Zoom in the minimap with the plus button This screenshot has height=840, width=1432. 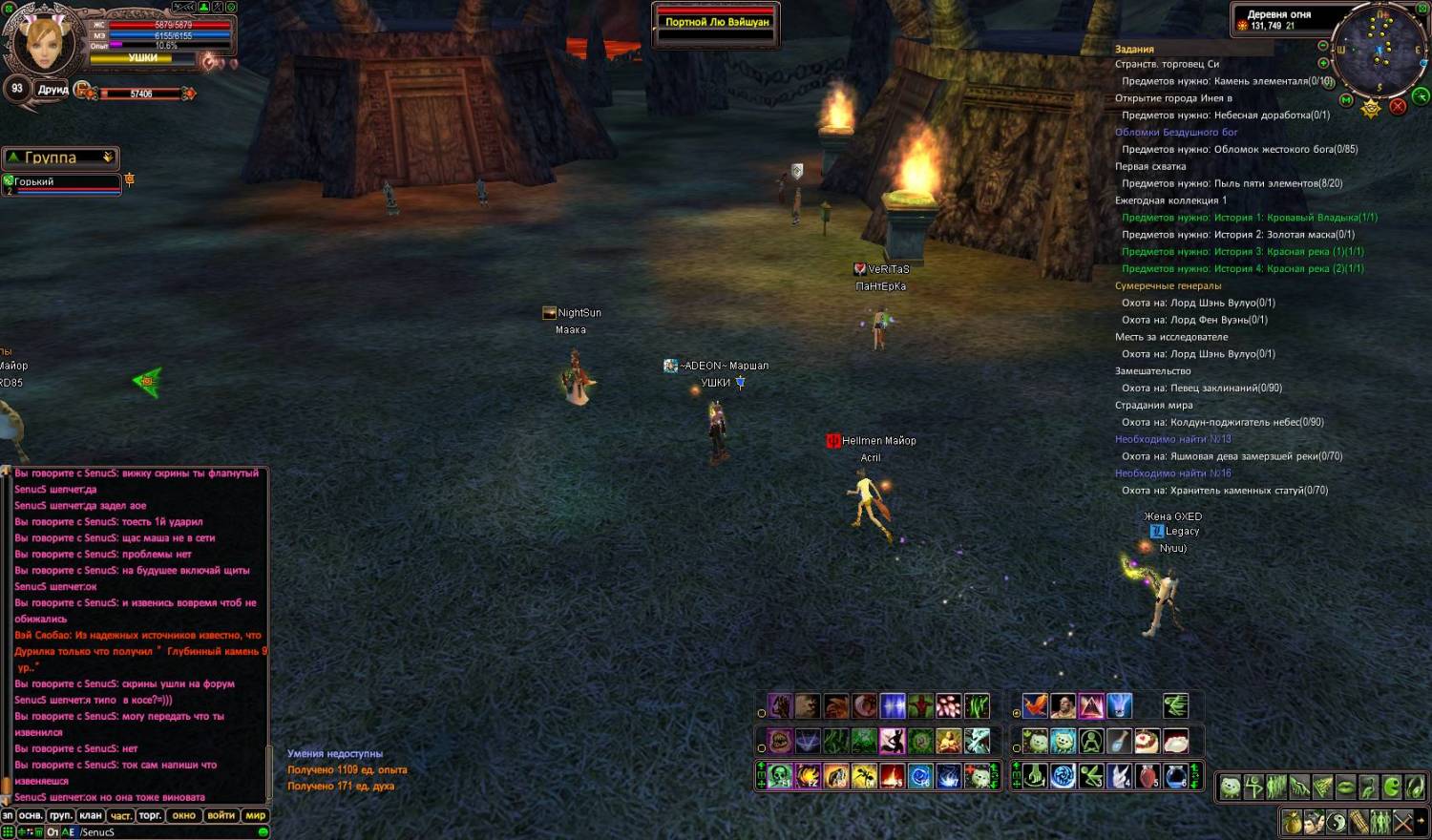pyautogui.click(x=1323, y=63)
